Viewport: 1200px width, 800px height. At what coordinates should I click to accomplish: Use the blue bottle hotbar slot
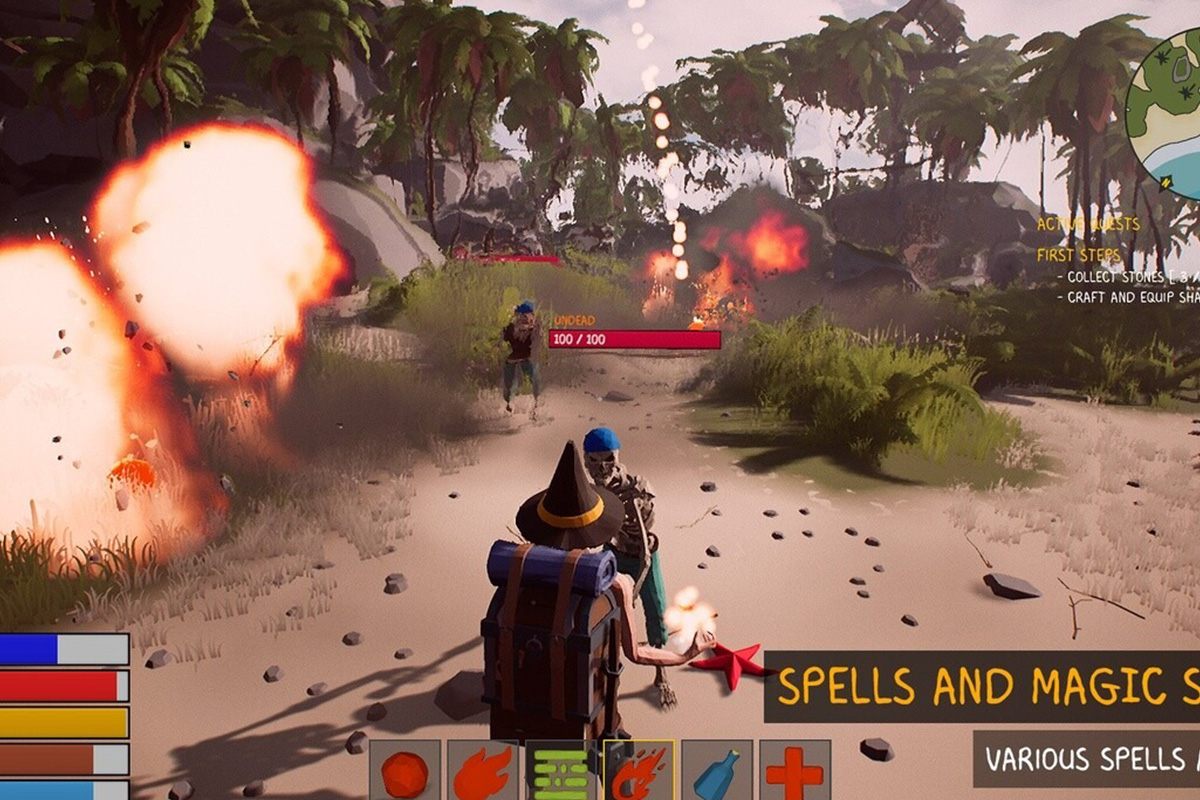716,771
